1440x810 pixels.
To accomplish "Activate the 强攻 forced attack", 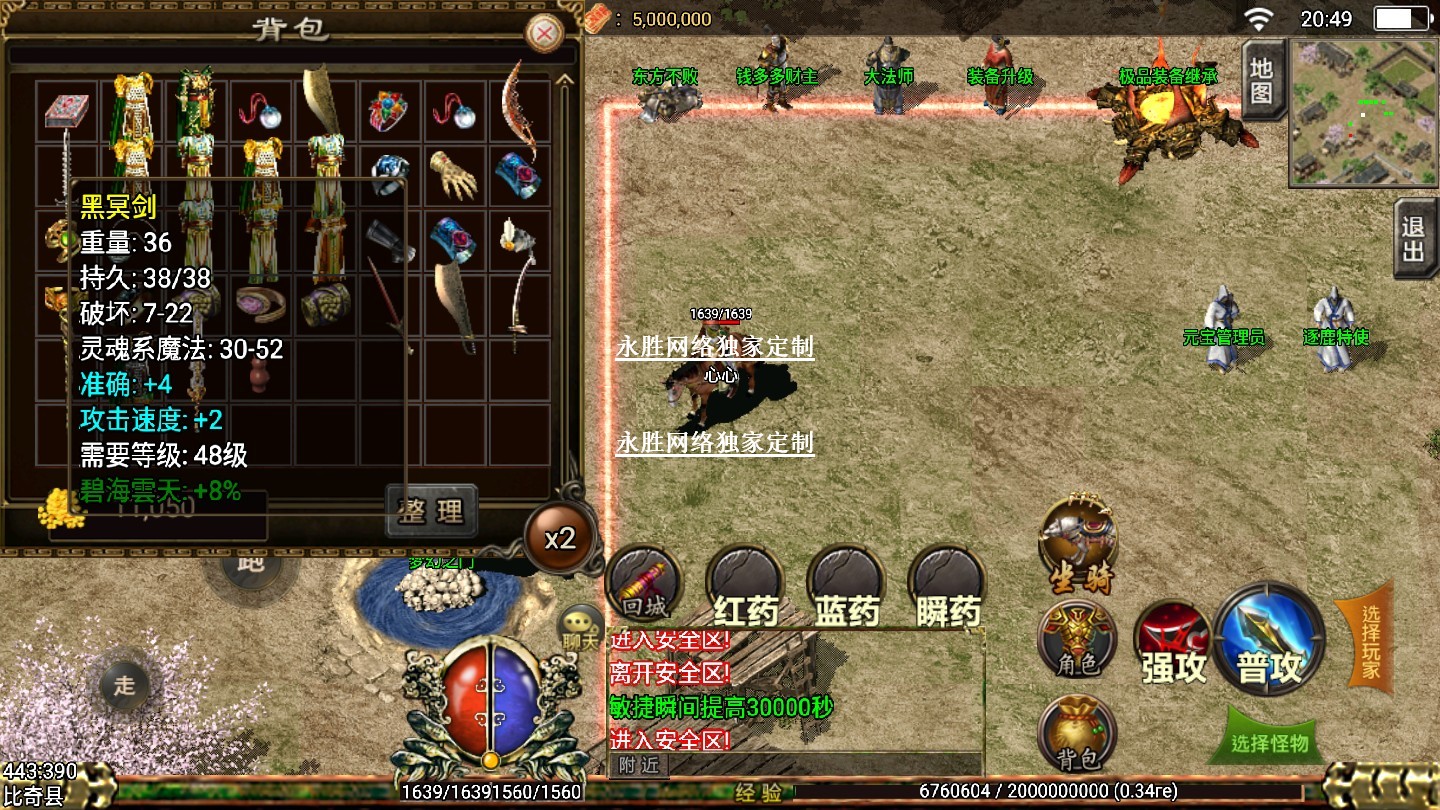I will click(1174, 644).
